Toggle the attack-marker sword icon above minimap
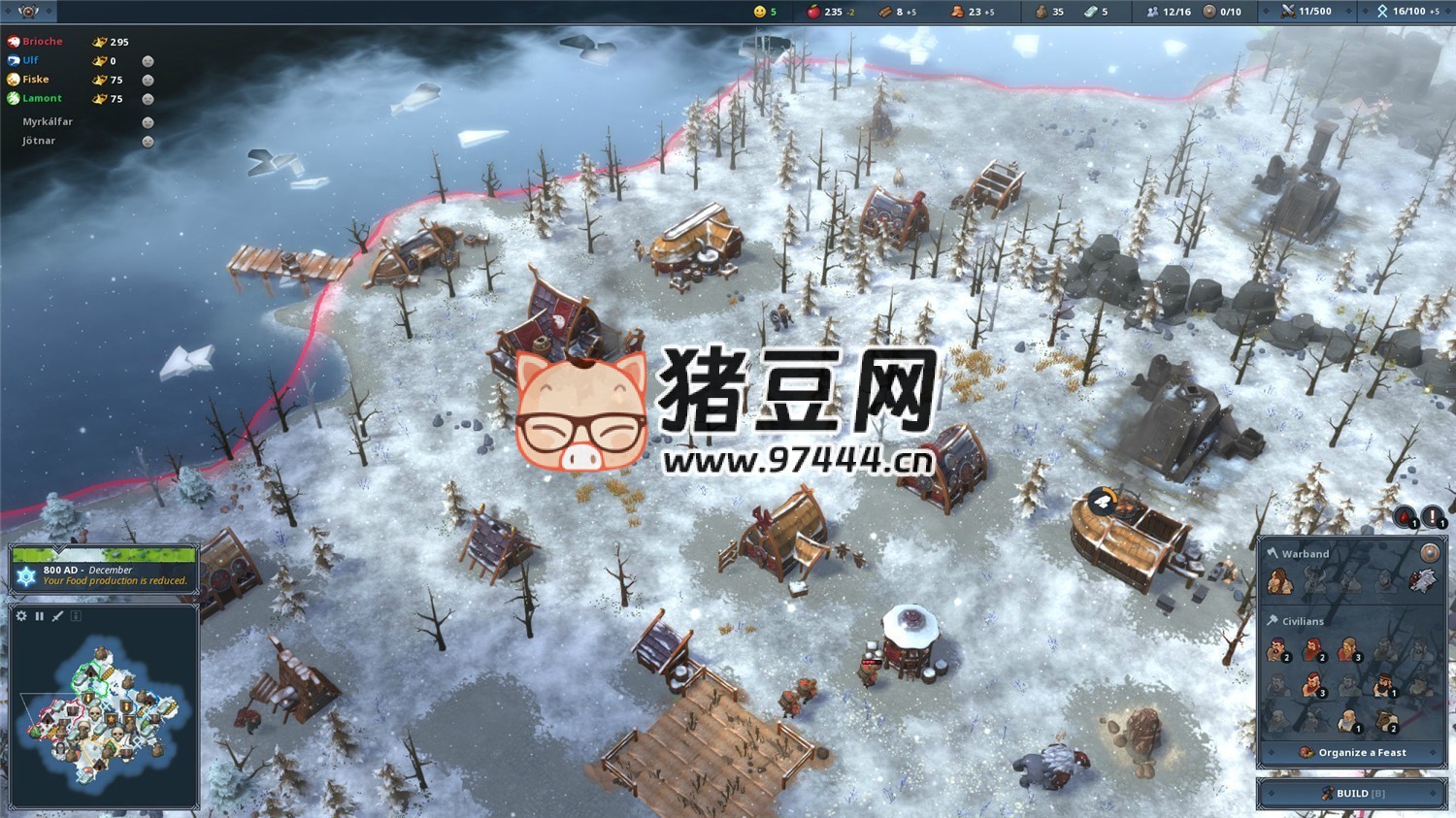Viewport: 1456px width, 818px height. 56,615
